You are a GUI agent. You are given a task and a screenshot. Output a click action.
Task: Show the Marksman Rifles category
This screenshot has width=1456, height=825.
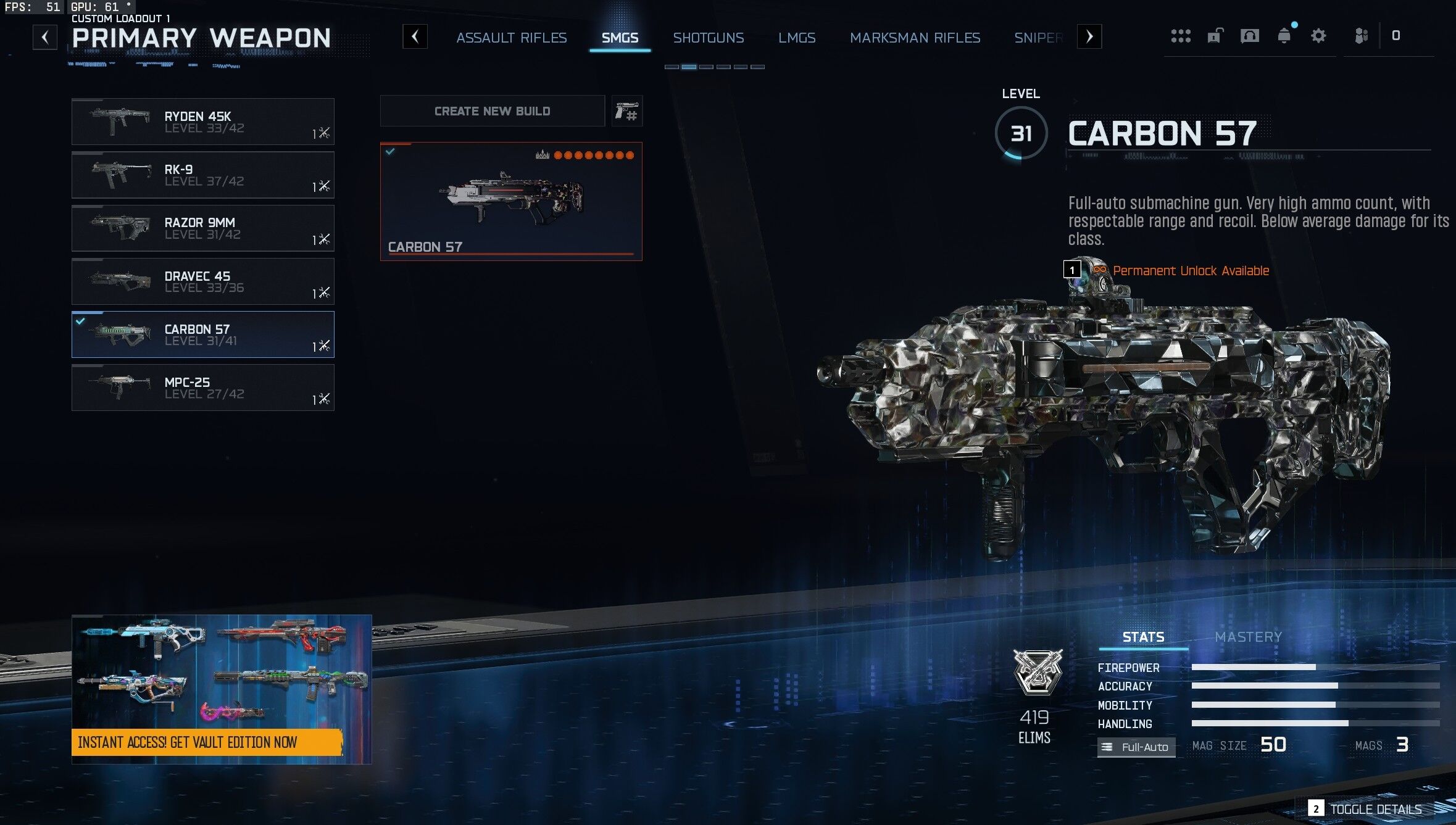(x=915, y=38)
